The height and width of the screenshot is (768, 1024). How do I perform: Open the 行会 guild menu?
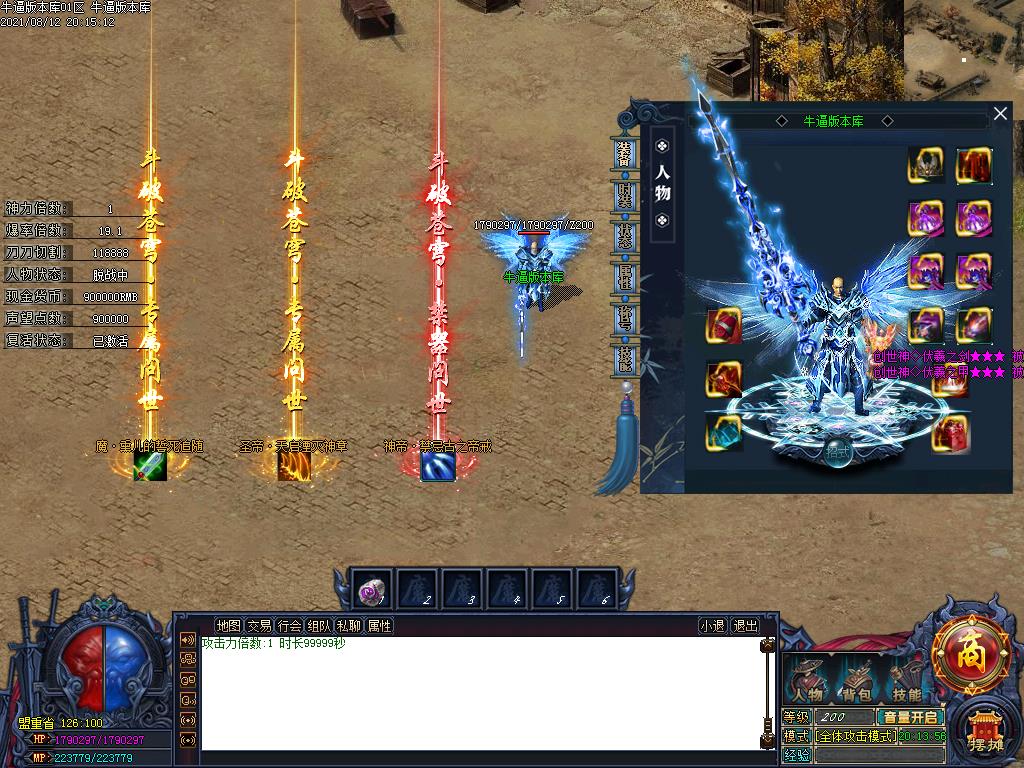[x=289, y=626]
